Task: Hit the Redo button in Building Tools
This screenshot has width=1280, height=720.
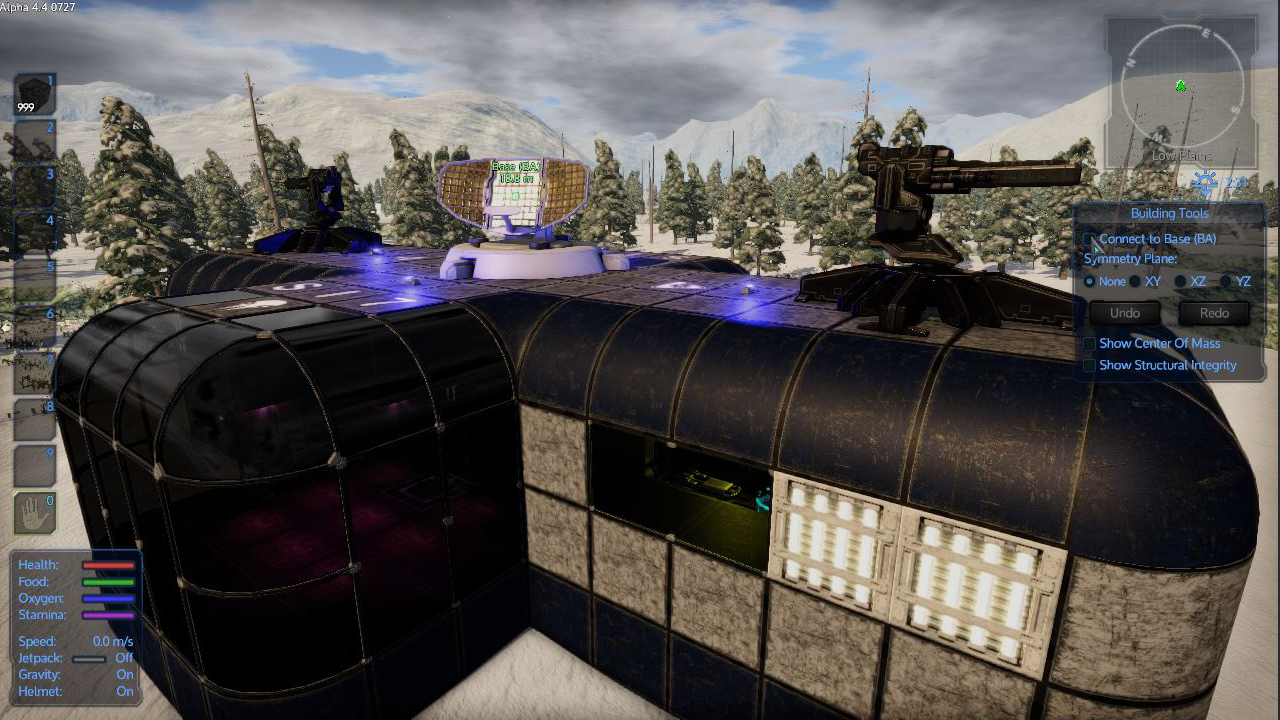Action: [x=1214, y=313]
